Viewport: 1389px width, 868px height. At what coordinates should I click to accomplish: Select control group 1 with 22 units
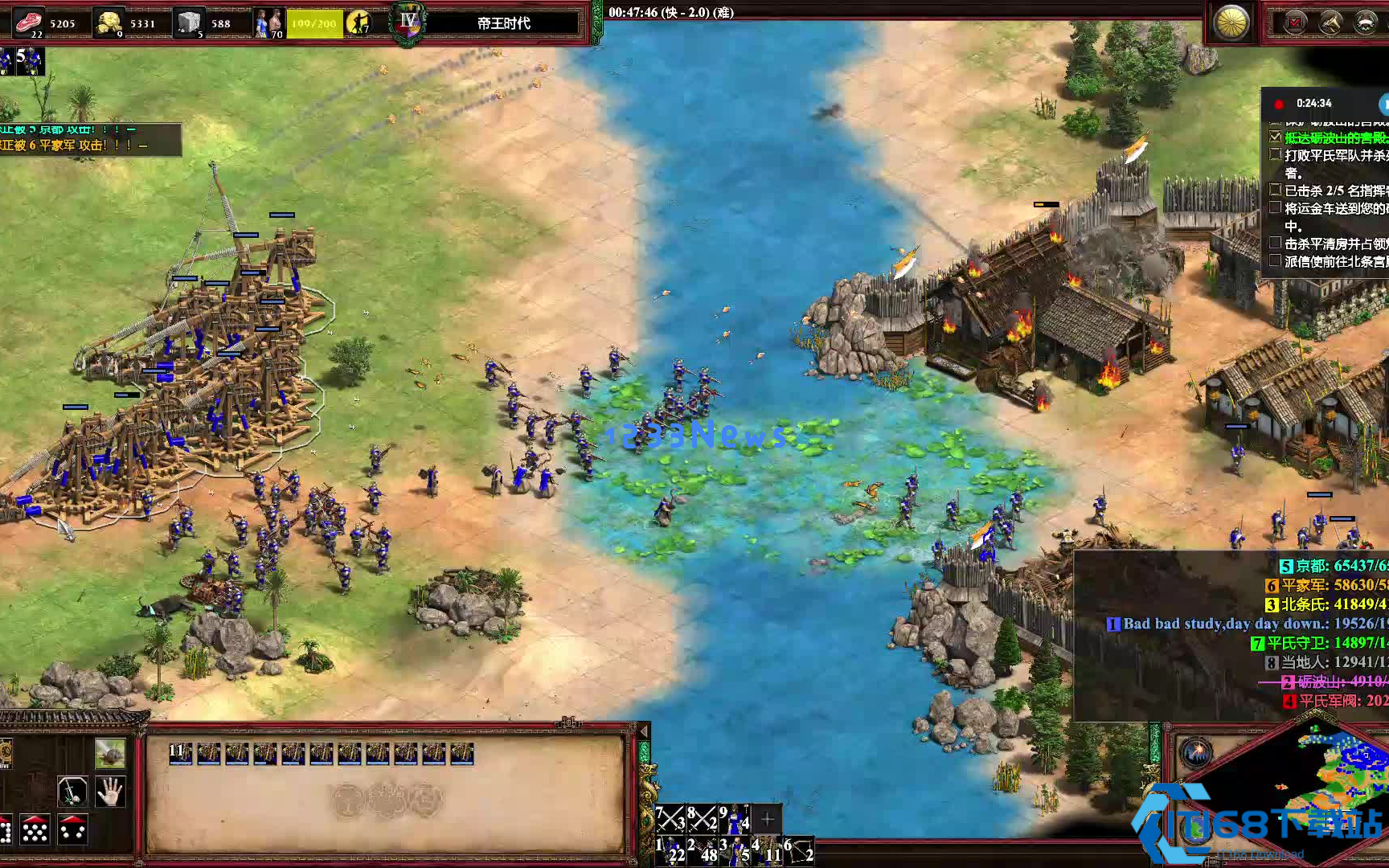point(670,851)
